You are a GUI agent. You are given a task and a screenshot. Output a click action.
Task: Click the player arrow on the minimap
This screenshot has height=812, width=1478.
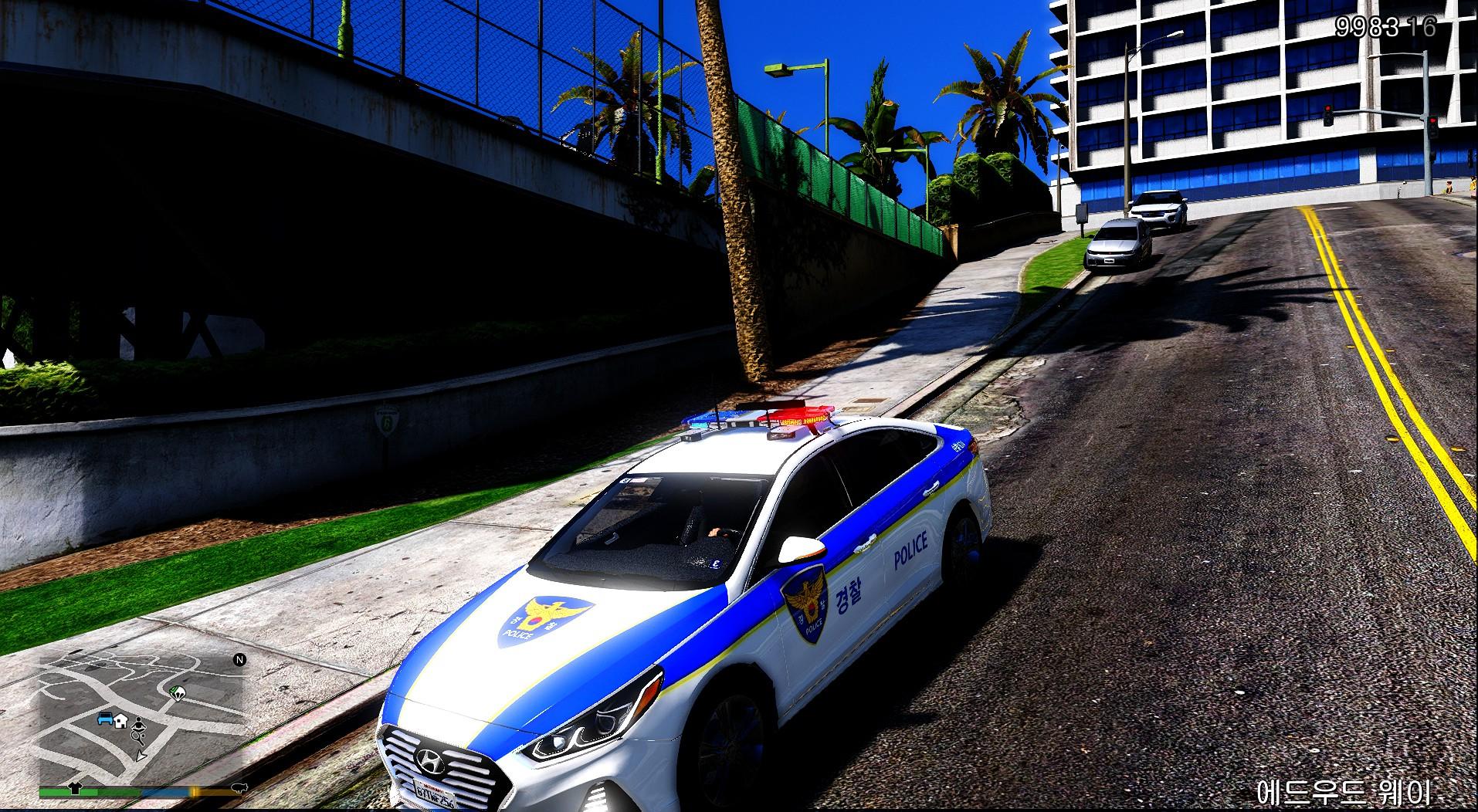[141, 757]
